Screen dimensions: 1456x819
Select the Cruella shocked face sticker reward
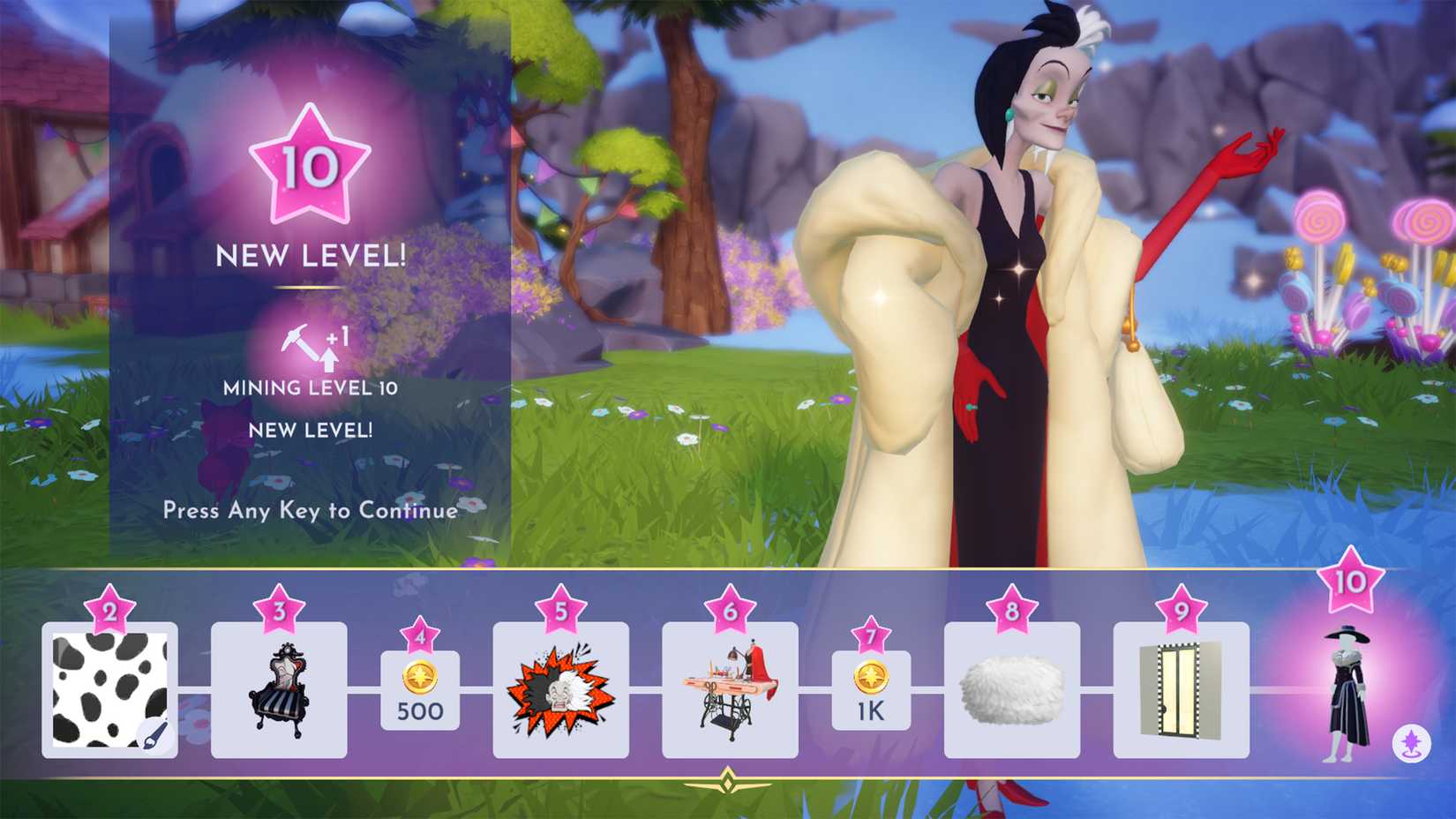562,688
